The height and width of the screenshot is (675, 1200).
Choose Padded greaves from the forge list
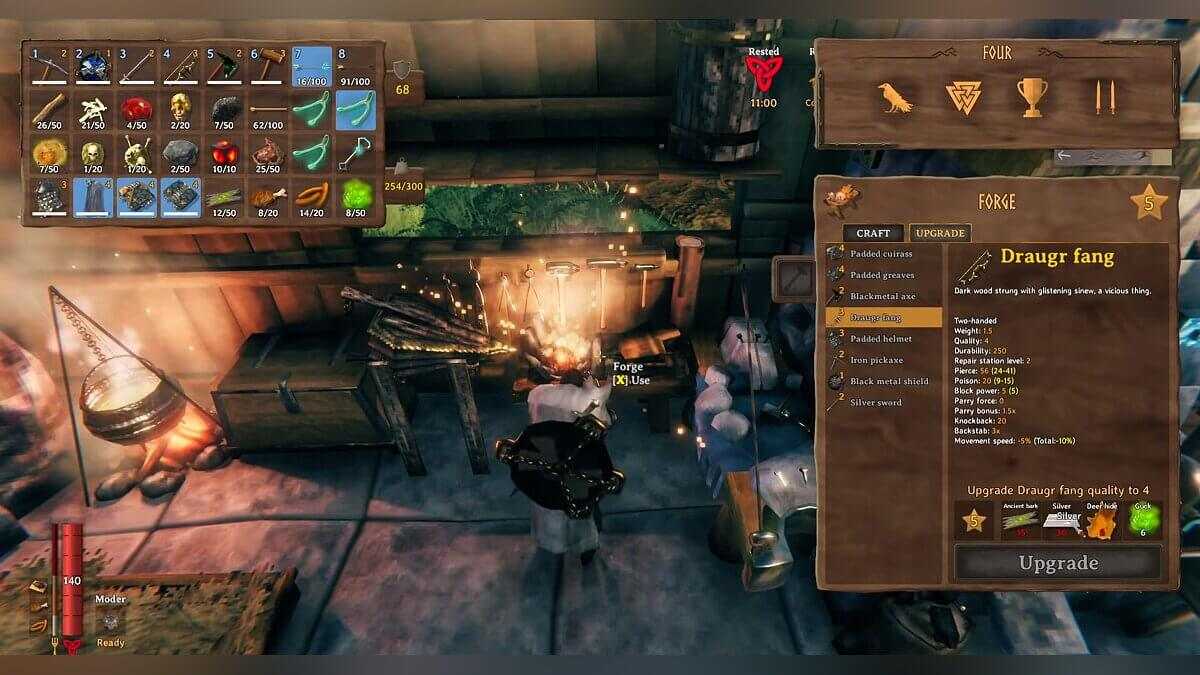(882, 275)
